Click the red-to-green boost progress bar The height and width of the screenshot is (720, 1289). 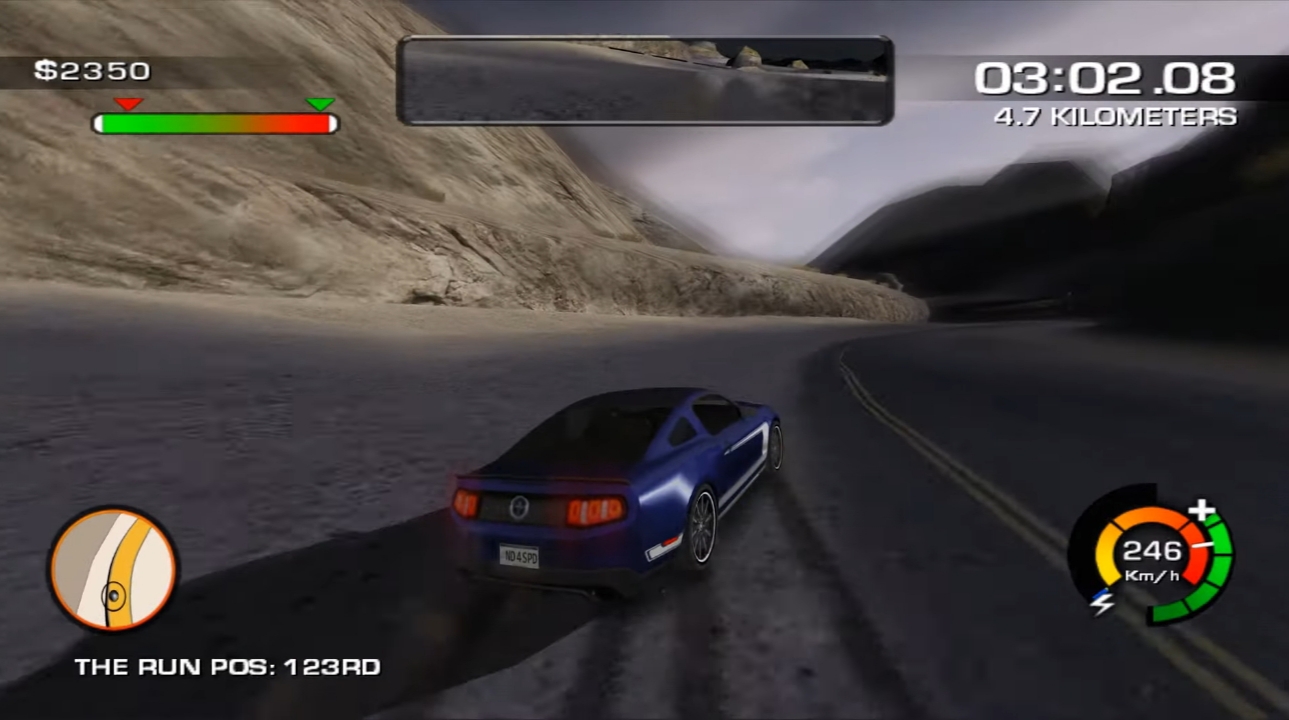pyautogui.click(x=215, y=123)
